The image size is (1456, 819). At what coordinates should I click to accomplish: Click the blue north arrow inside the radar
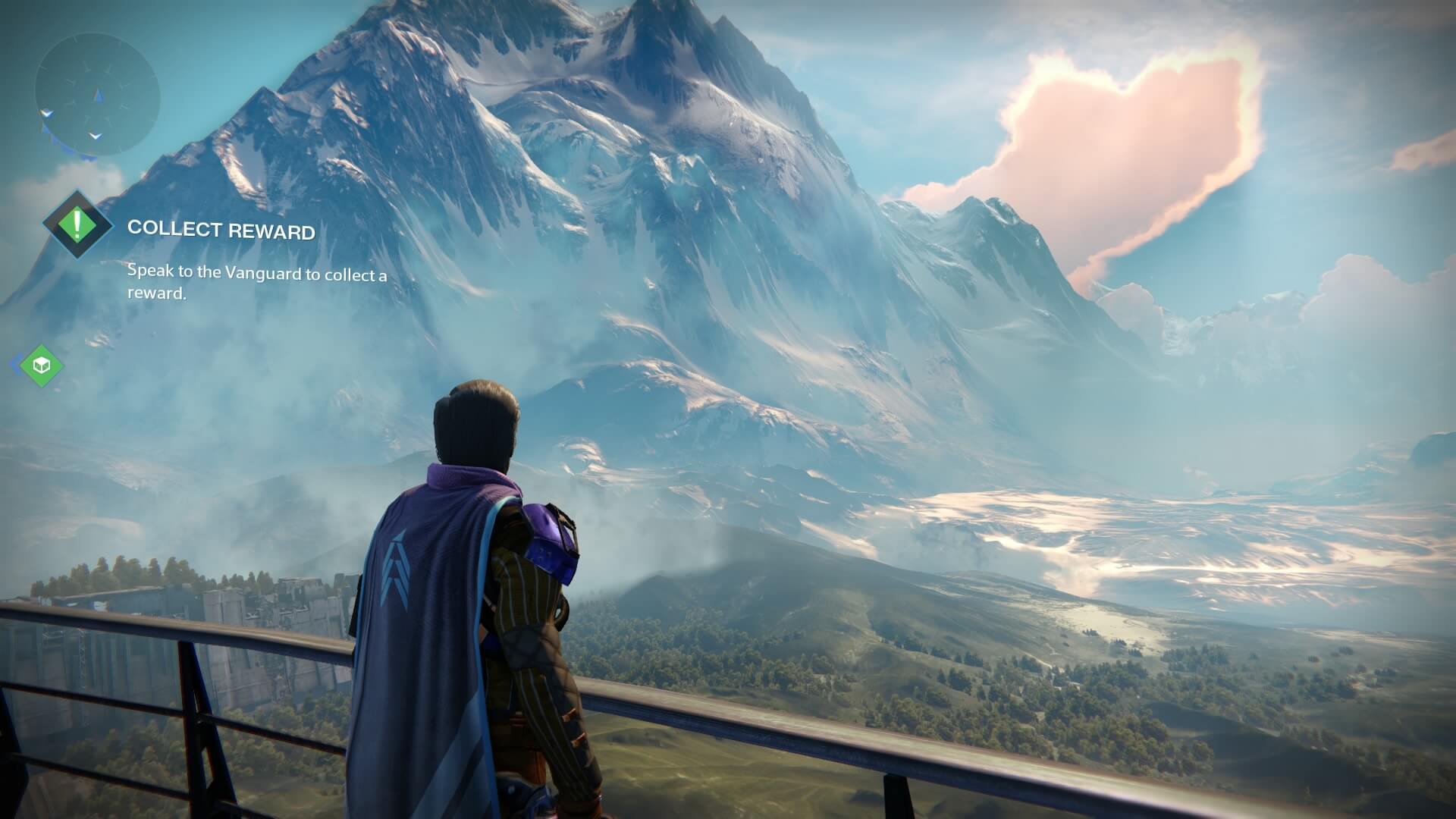click(97, 96)
